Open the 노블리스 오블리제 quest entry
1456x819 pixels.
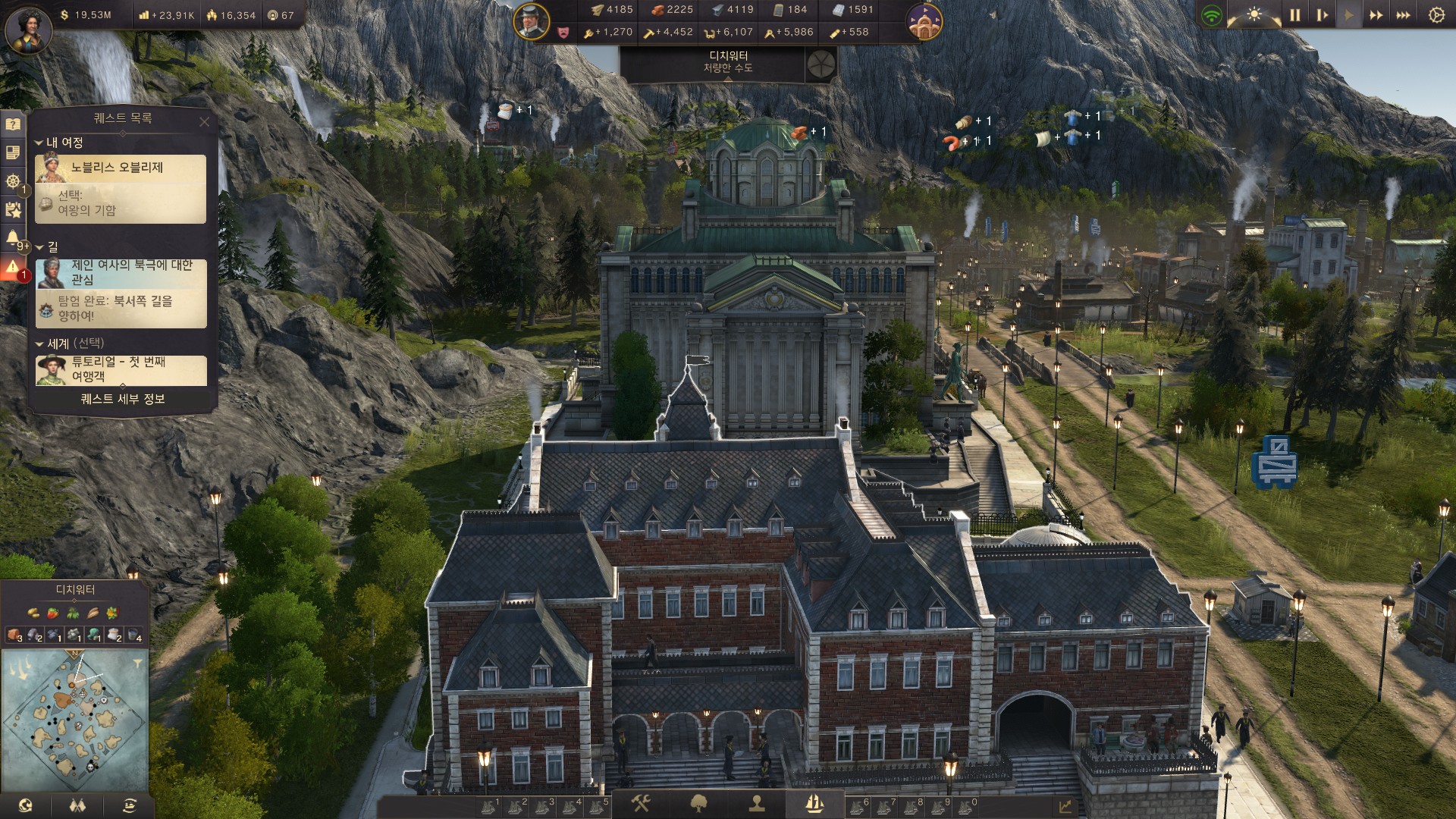click(121, 168)
